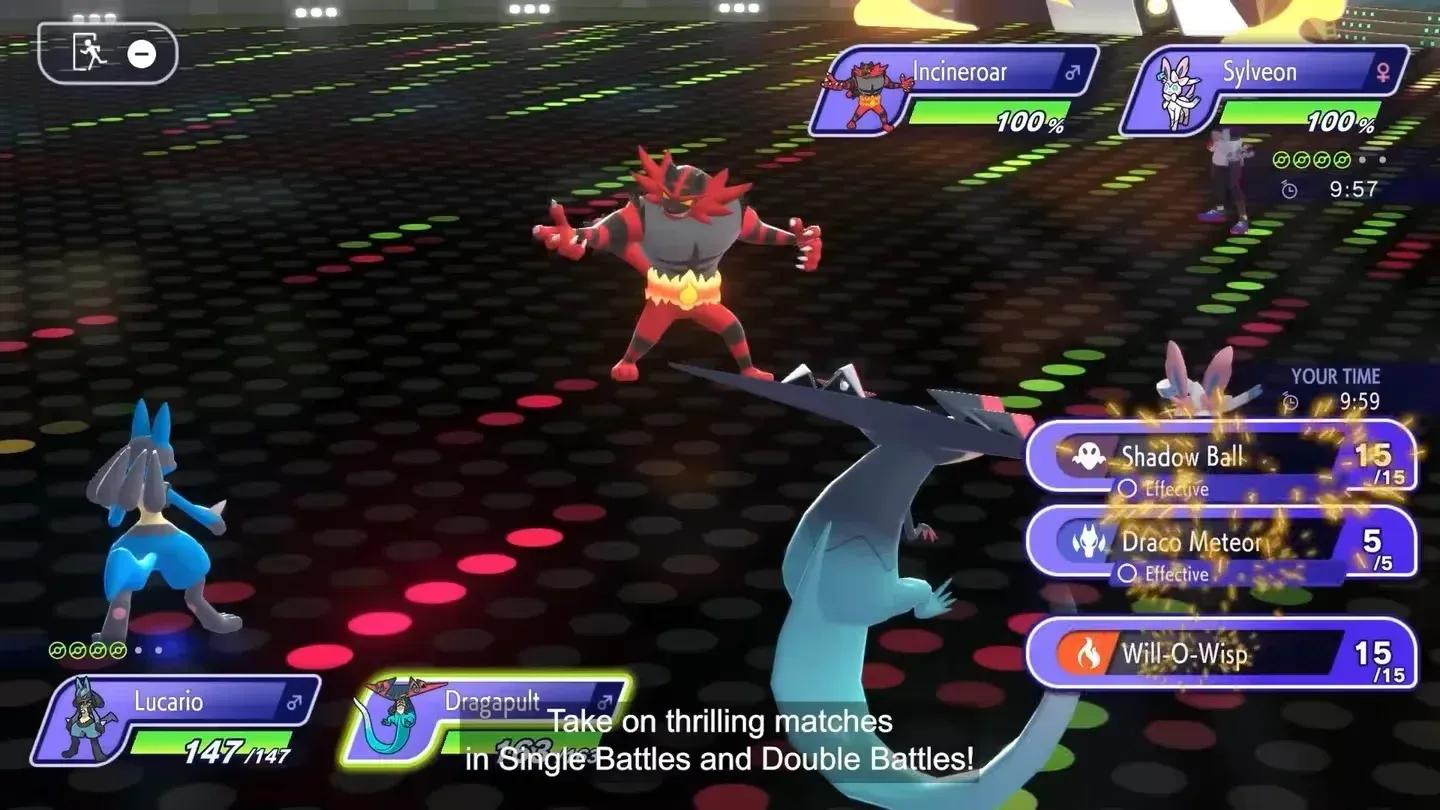Viewport: 1440px width, 810px height.
Task: Click the minus icon beside the exit icon
Action: 143,54
